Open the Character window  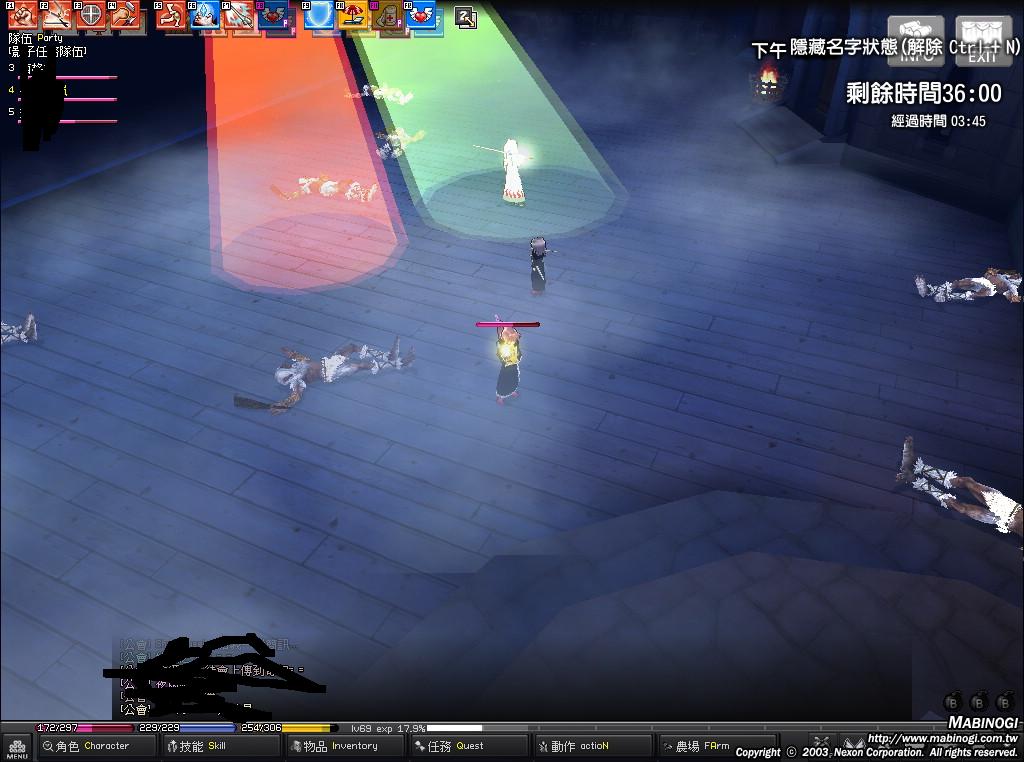(x=98, y=746)
